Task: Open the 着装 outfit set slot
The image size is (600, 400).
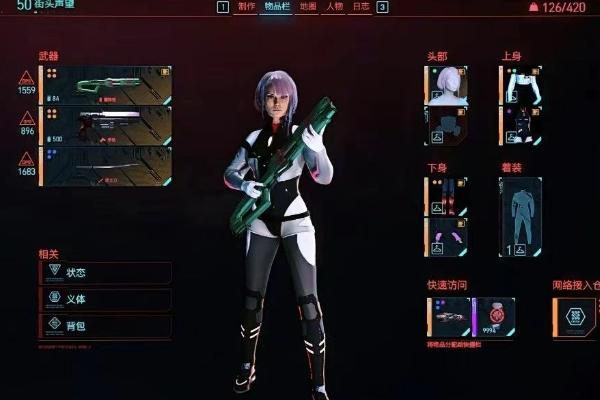Action: coord(521,217)
